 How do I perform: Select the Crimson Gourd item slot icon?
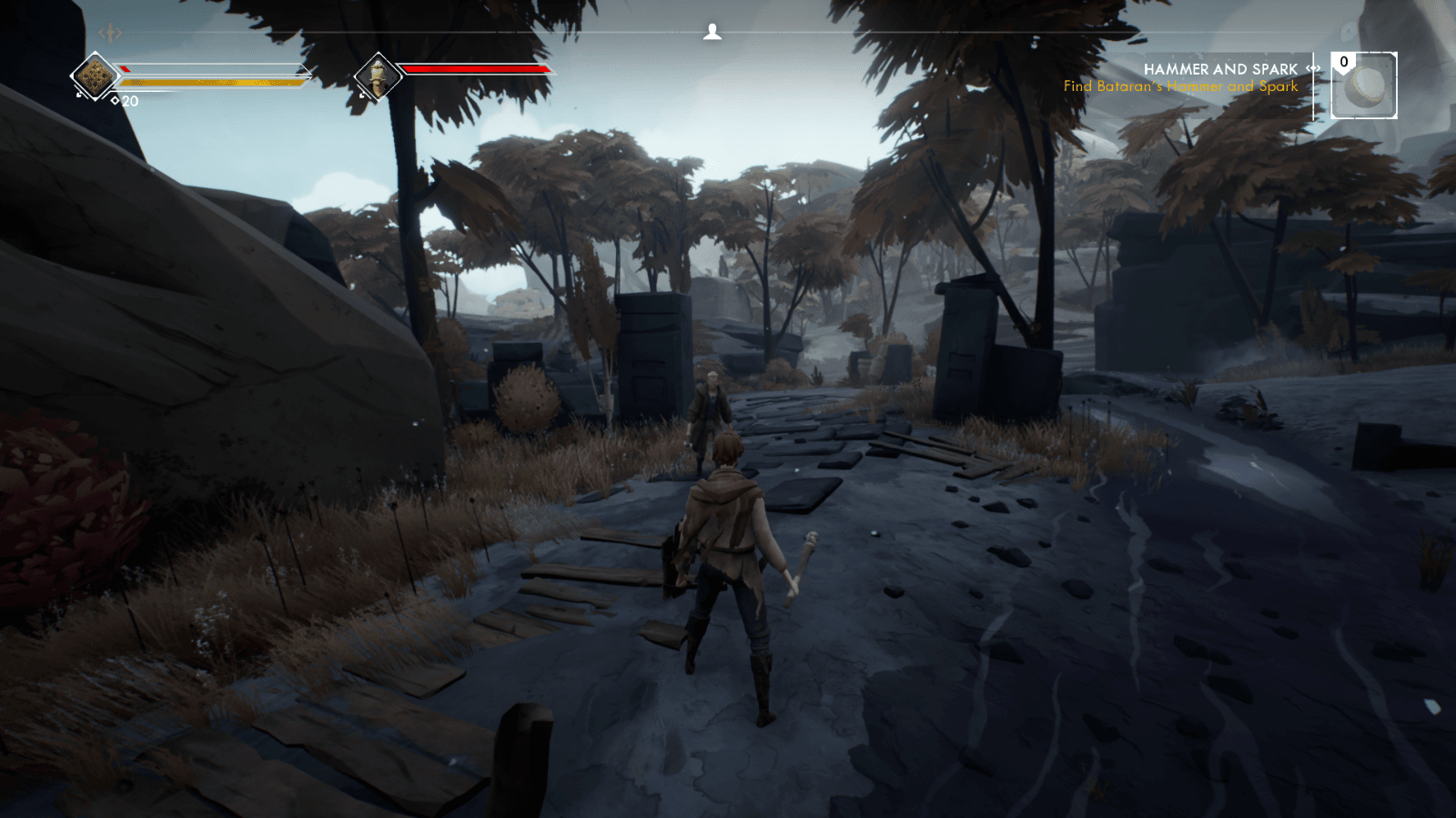point(1363,88)
